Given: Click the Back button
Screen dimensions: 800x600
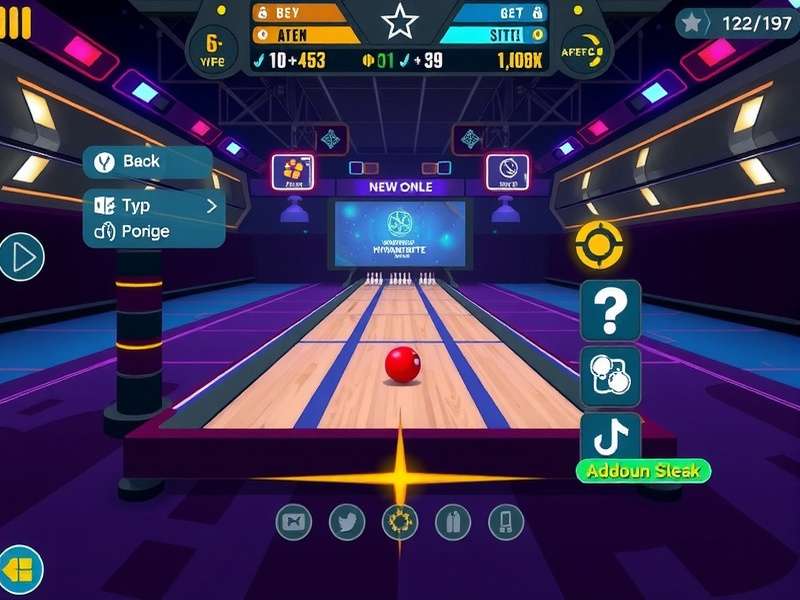Looking at the screenshot, I should click(147, 162).
